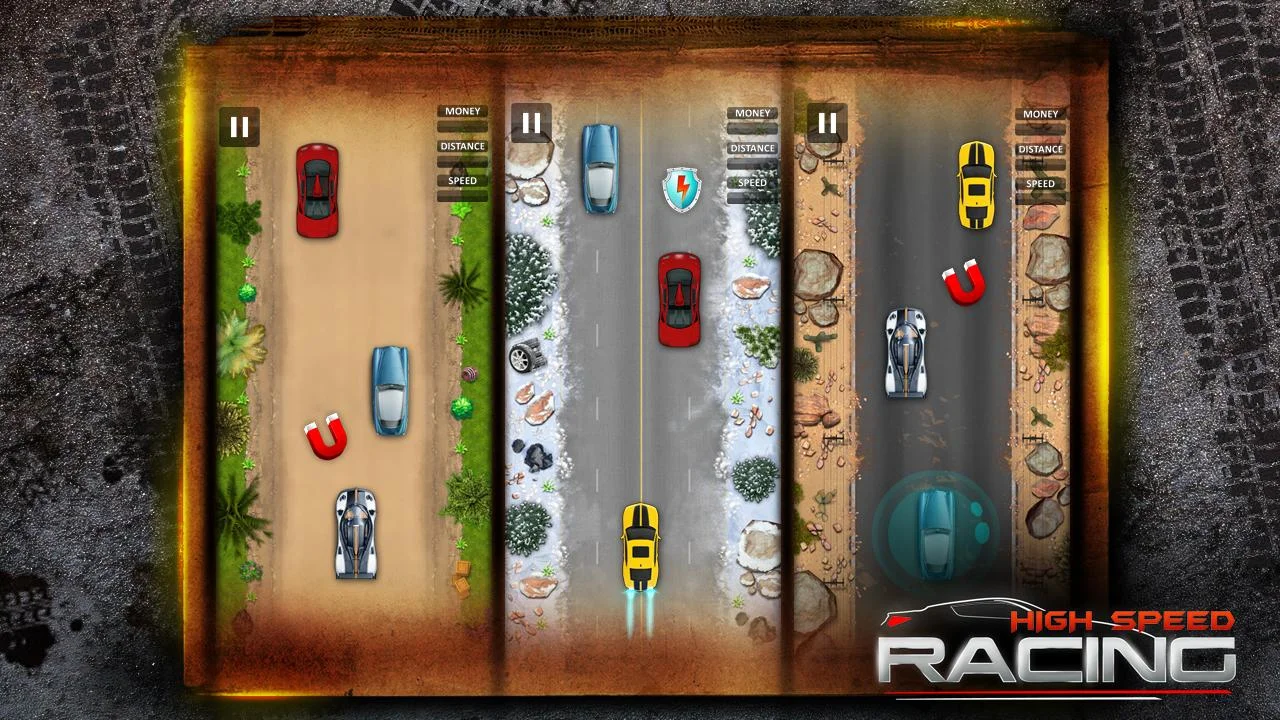Open the MONEY stat display on left panel
The width and height of the screenshot is (1280, 720).
coord(462,111)
